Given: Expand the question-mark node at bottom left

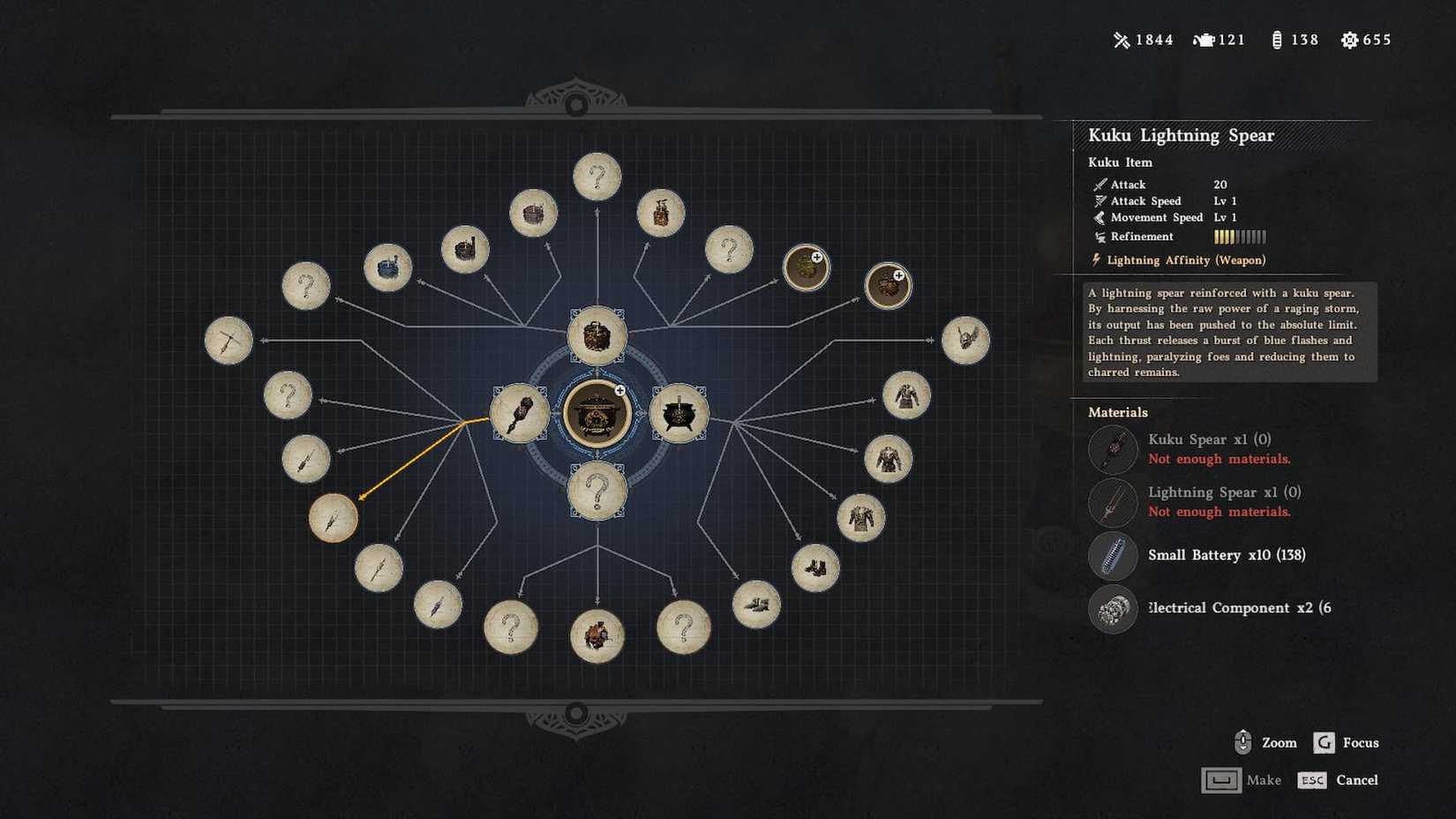Looking at the screenshot, I should pos(509,629).
